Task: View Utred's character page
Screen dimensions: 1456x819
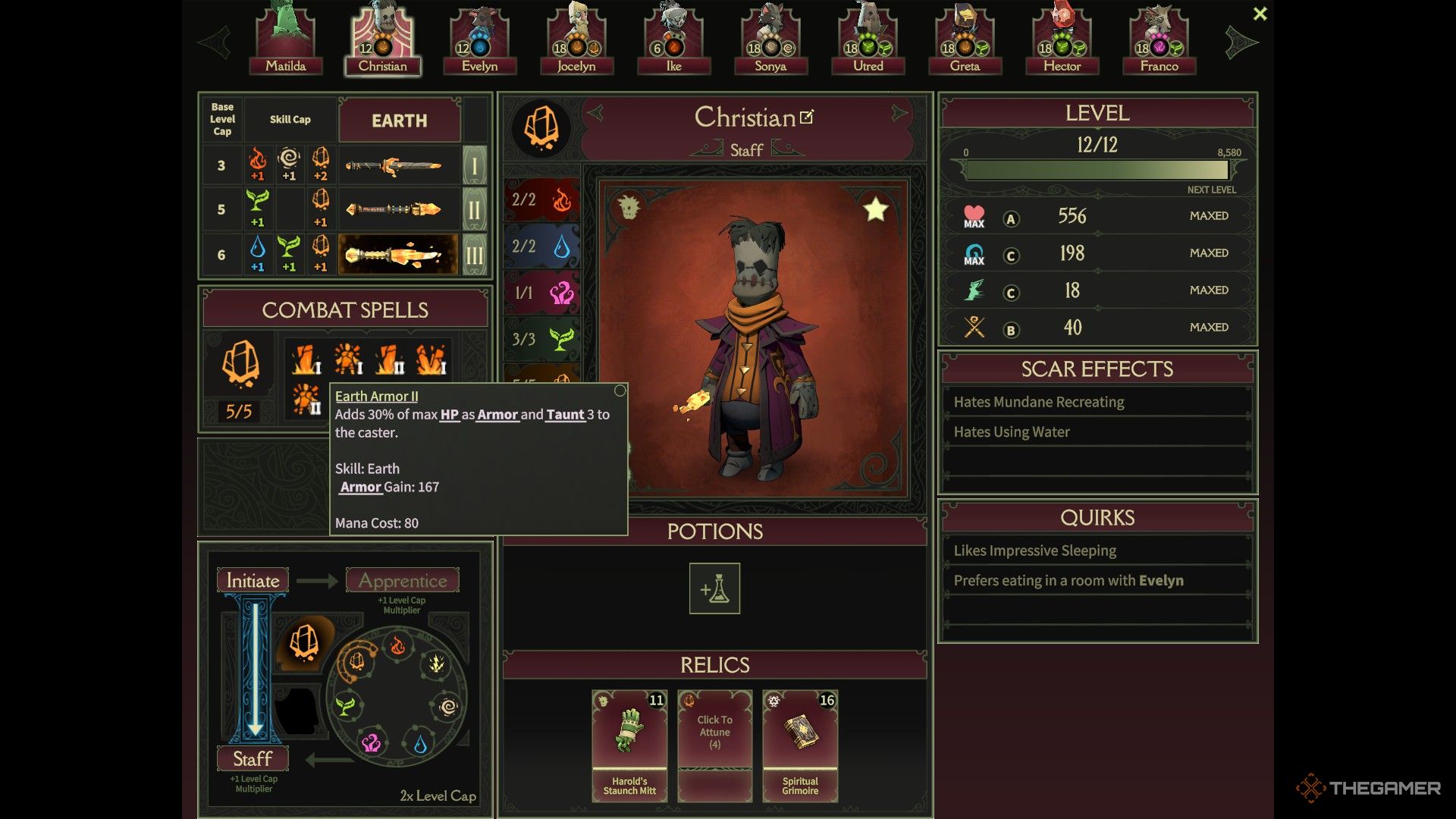Action: 868,42
